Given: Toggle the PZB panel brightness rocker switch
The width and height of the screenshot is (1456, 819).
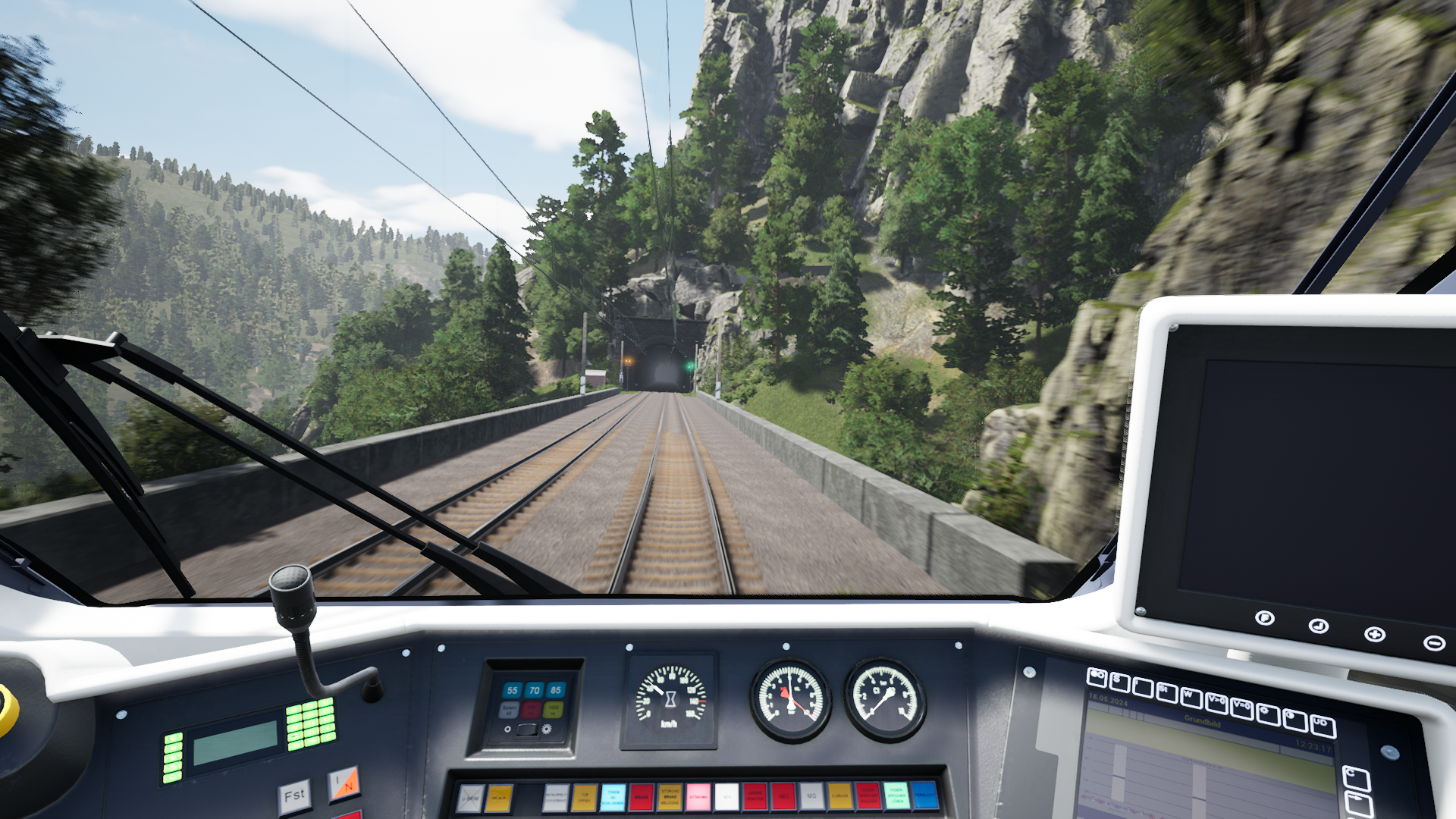Looking at the screenshot, I should point(526,730).
